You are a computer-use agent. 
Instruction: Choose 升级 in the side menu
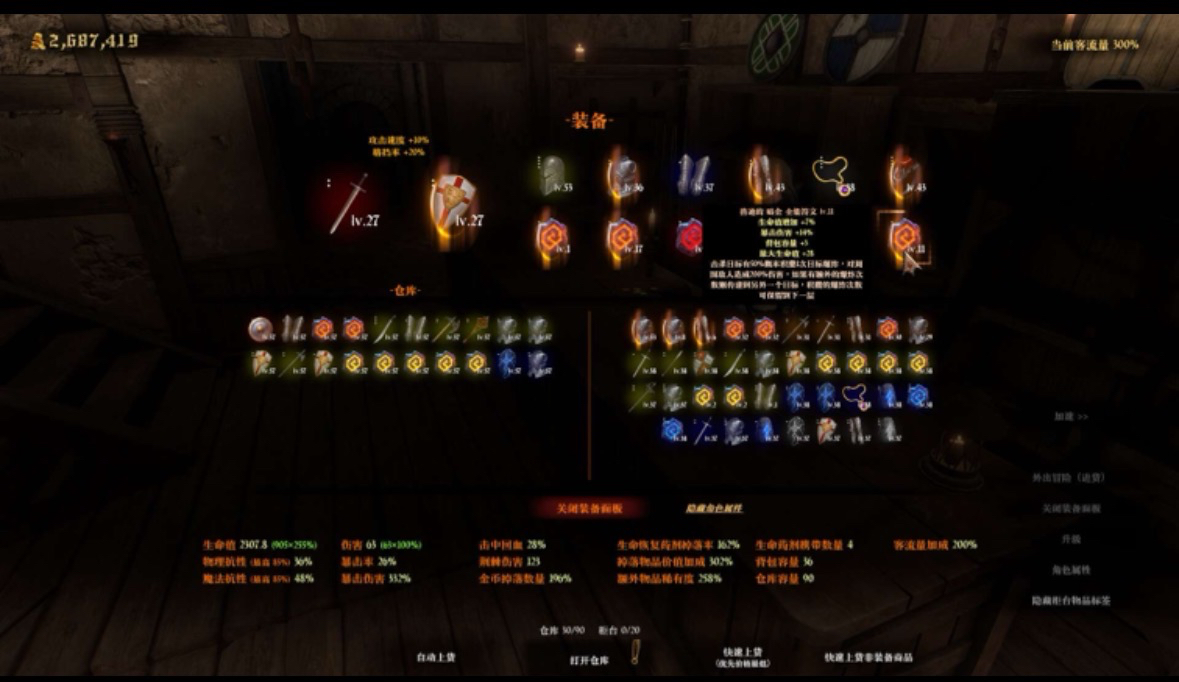pyautogui.click(x=1070, y=539)
